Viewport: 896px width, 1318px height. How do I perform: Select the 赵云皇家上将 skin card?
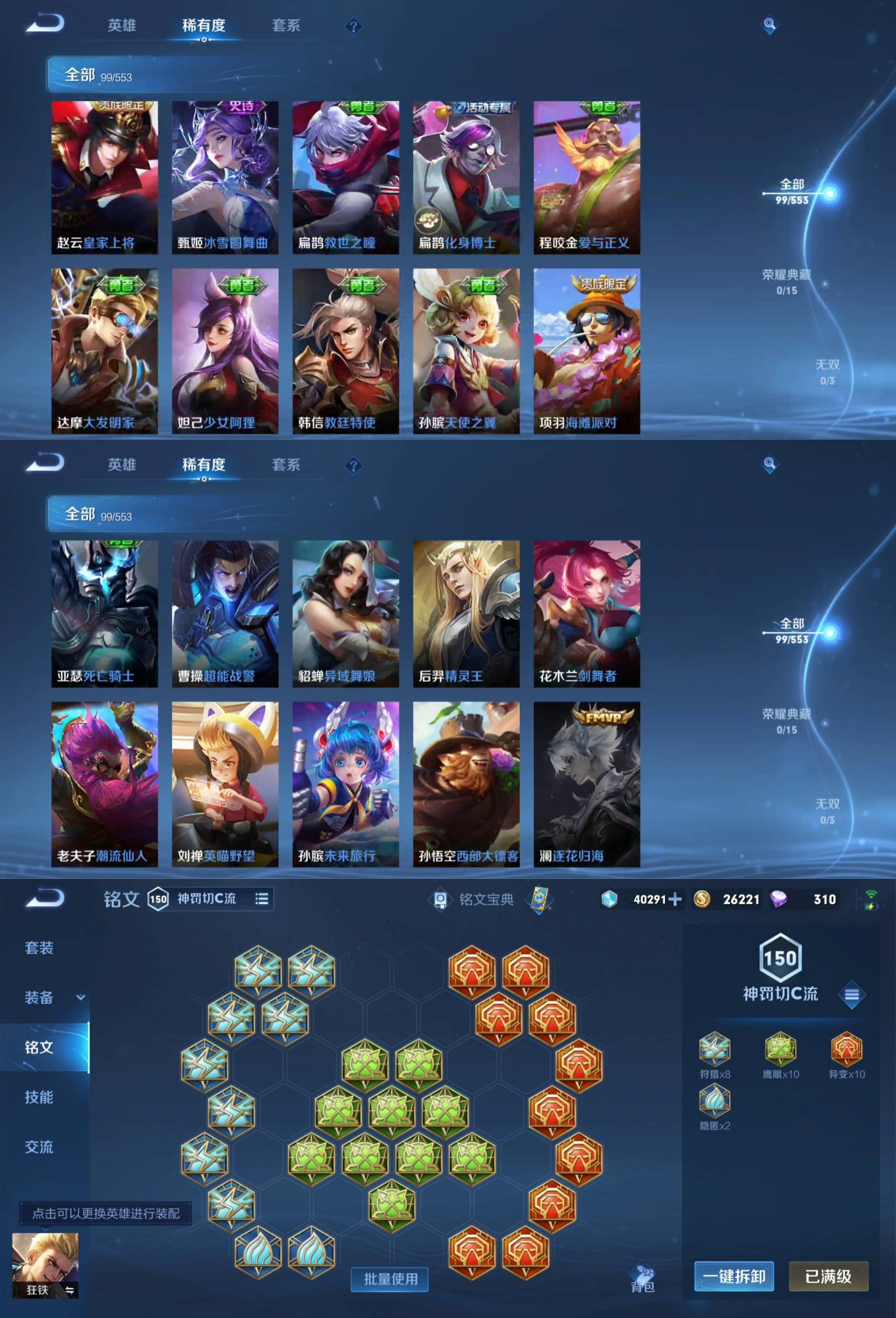coord(104,177)
